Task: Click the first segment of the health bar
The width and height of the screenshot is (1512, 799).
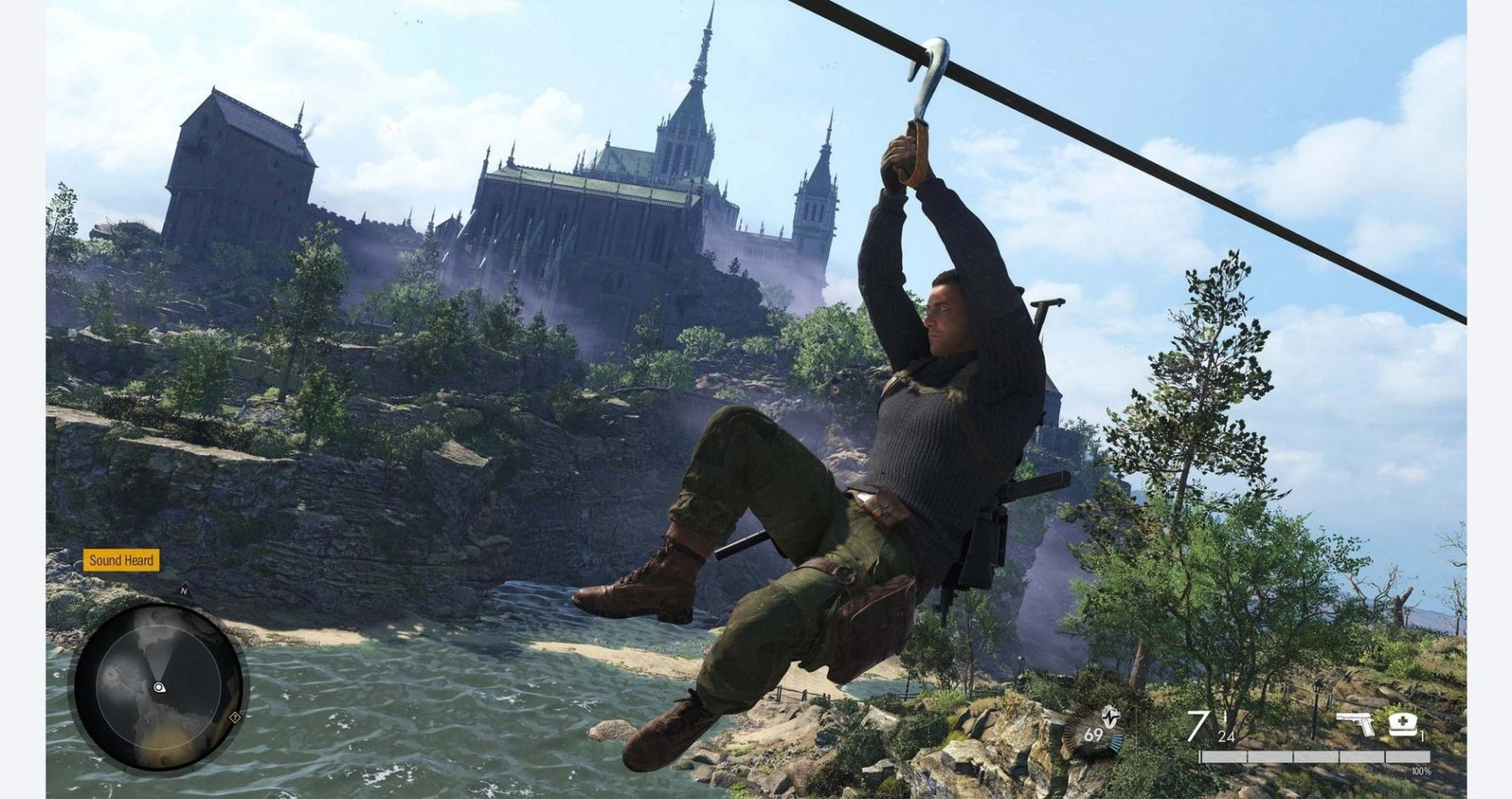Action: click(1223, 757)
